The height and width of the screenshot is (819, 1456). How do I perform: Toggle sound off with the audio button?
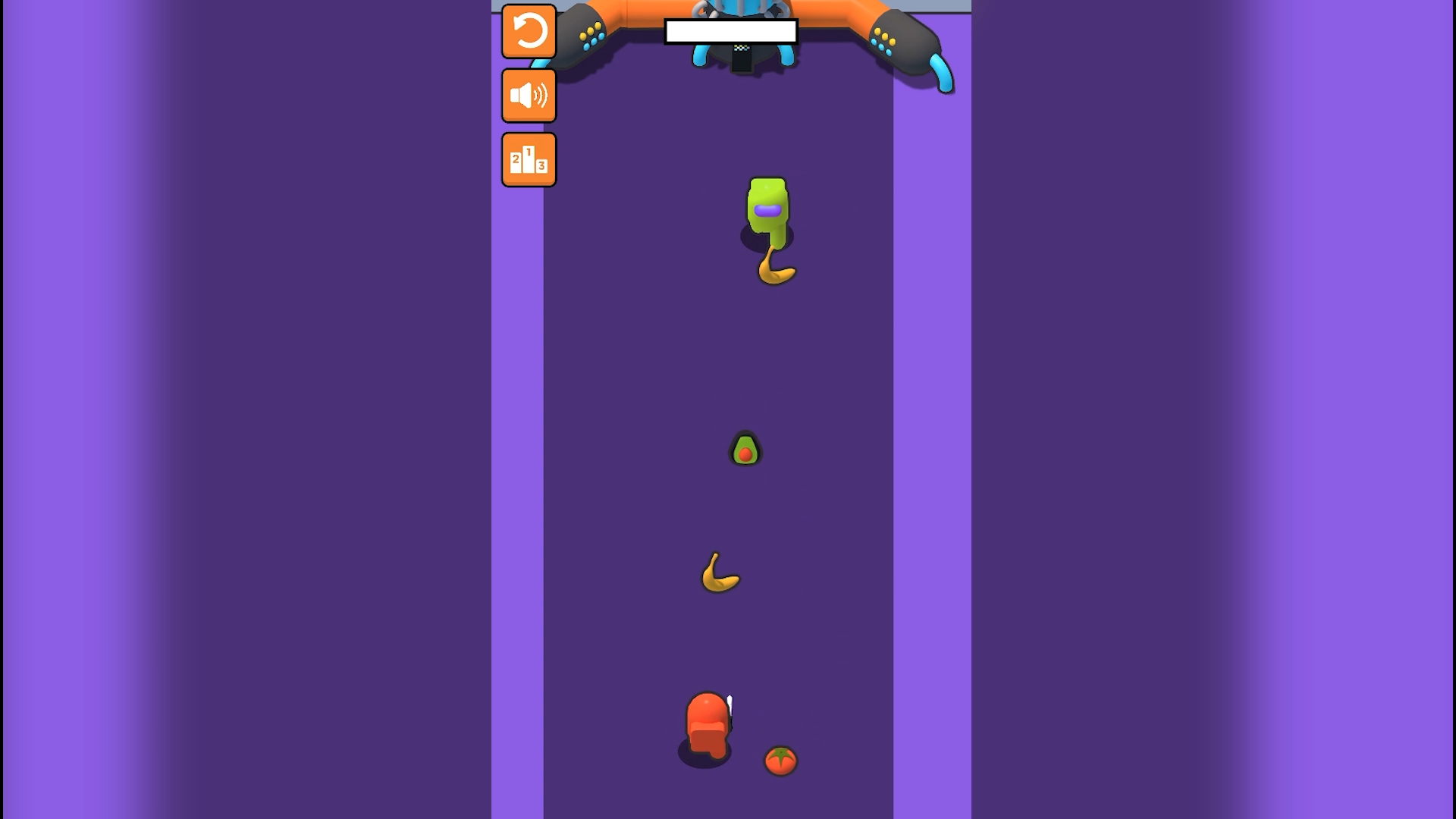click(529, 96)
